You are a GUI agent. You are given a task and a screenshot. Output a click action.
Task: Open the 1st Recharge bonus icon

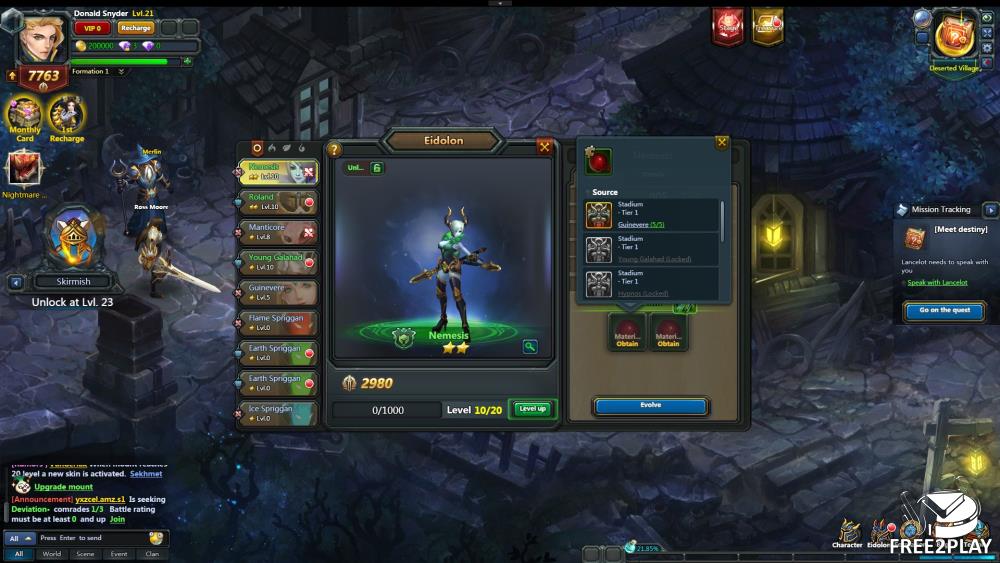pos(67,117)
